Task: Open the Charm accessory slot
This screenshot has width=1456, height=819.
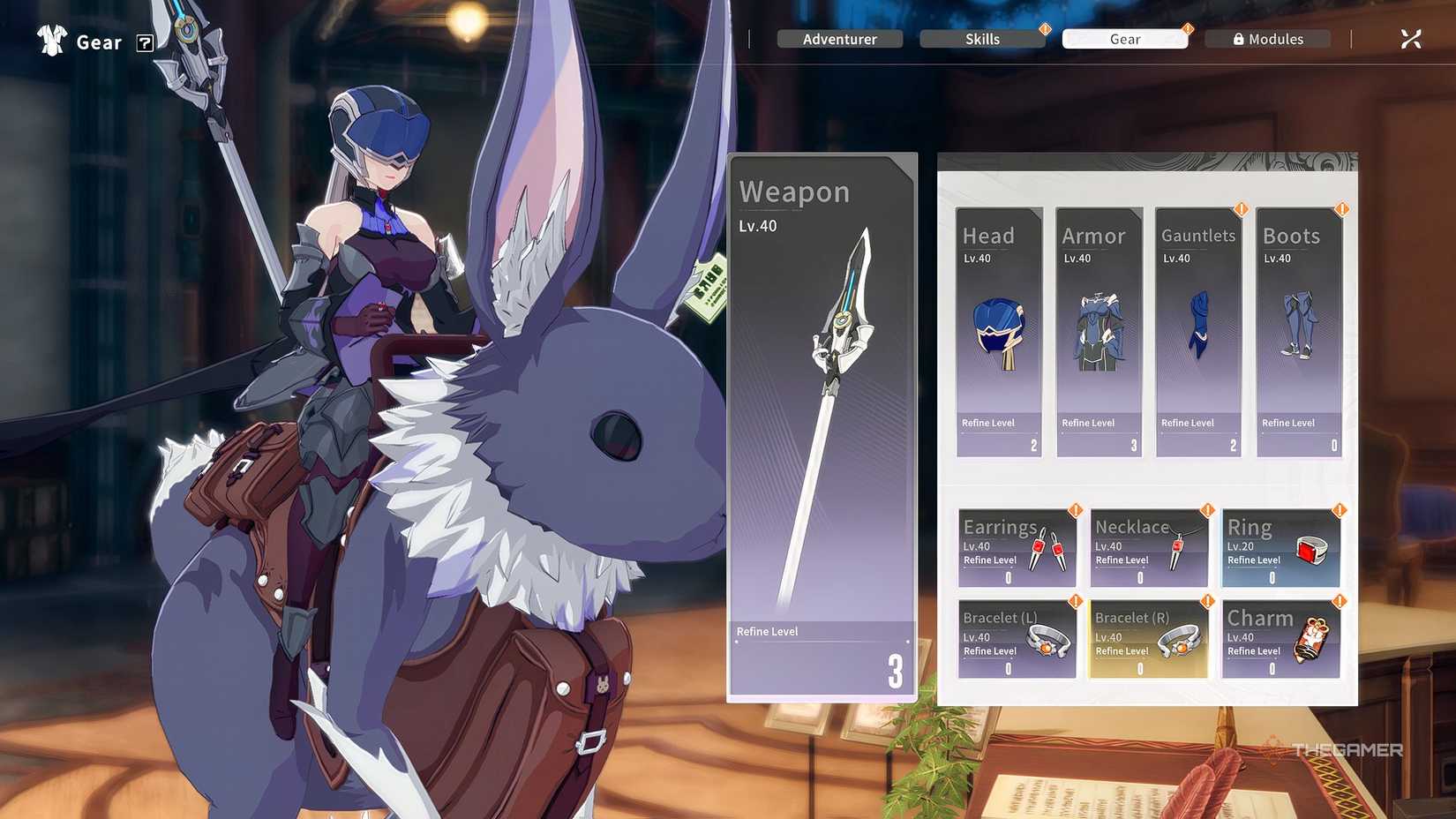Action: 1281,638
